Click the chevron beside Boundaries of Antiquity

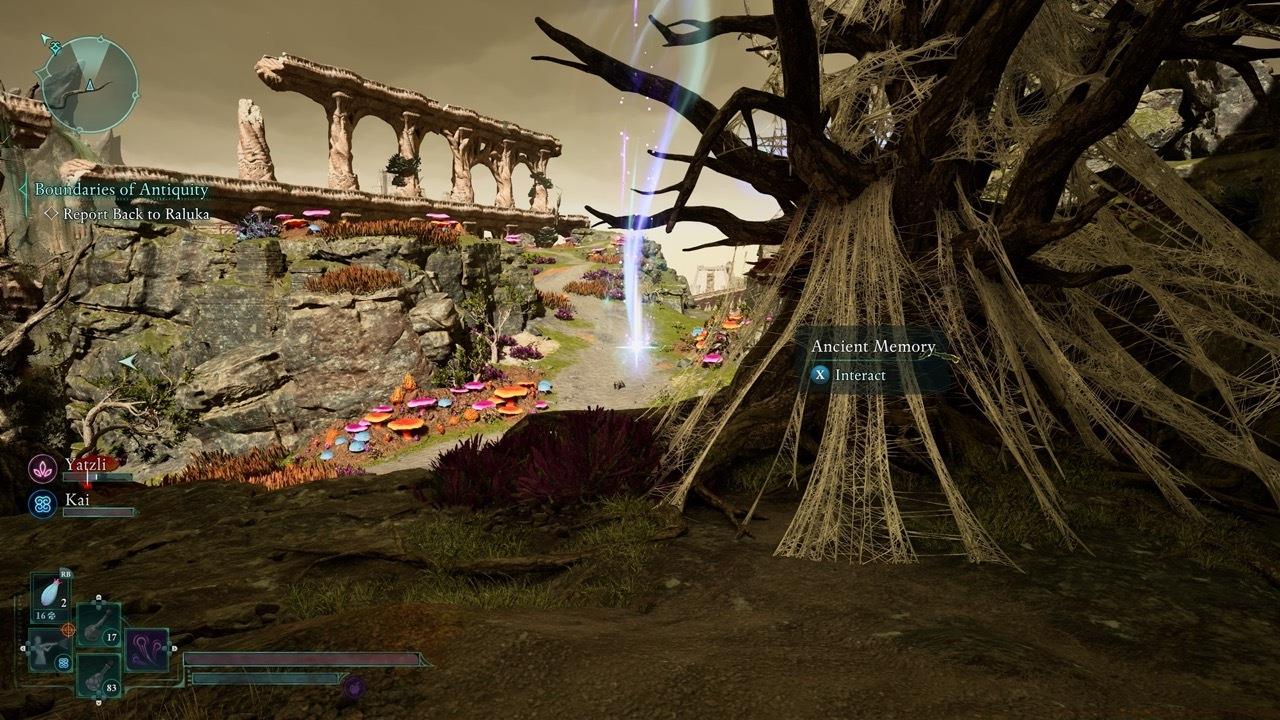pos(22,189)
